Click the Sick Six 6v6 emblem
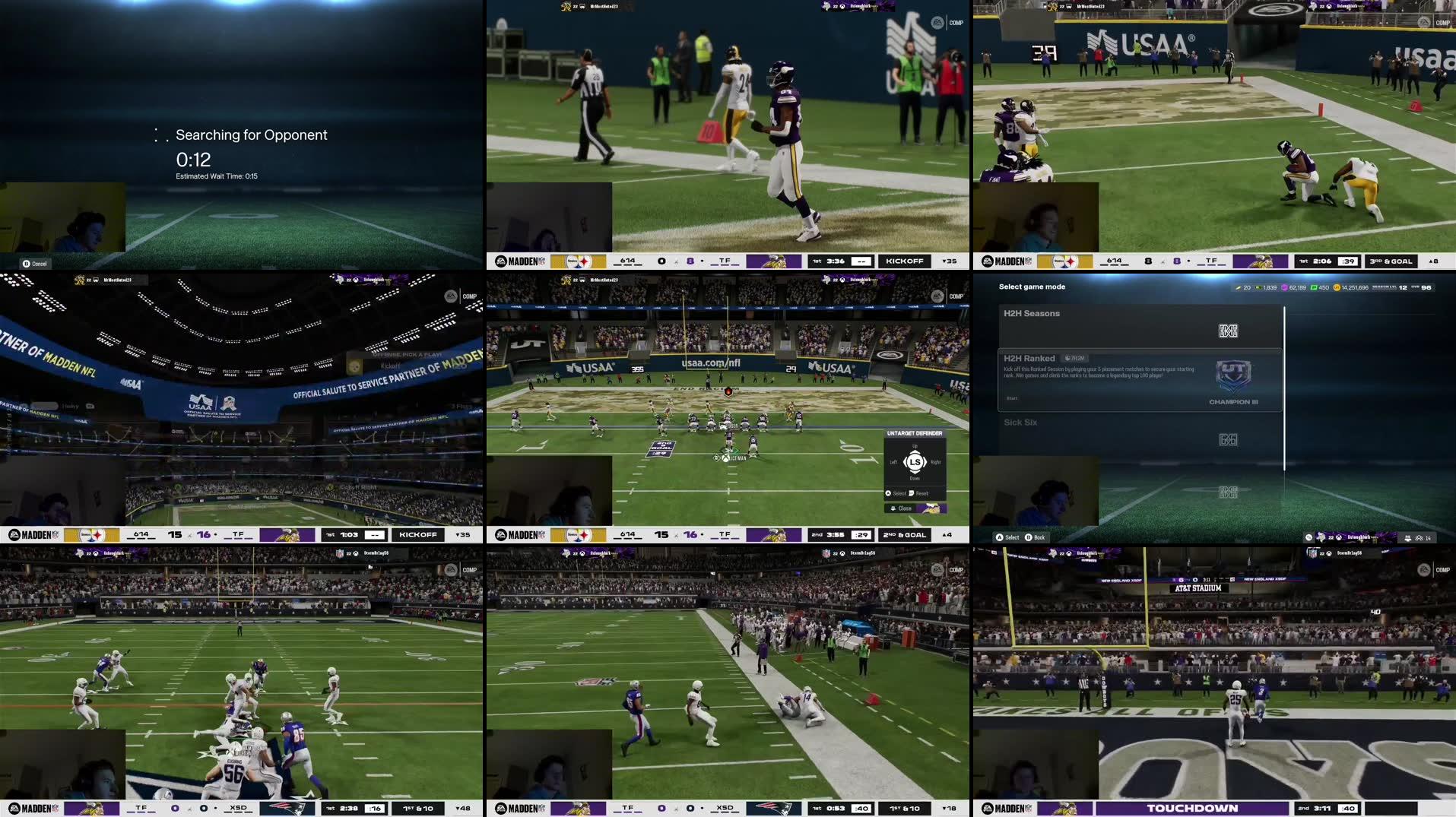 point(1230,439)
